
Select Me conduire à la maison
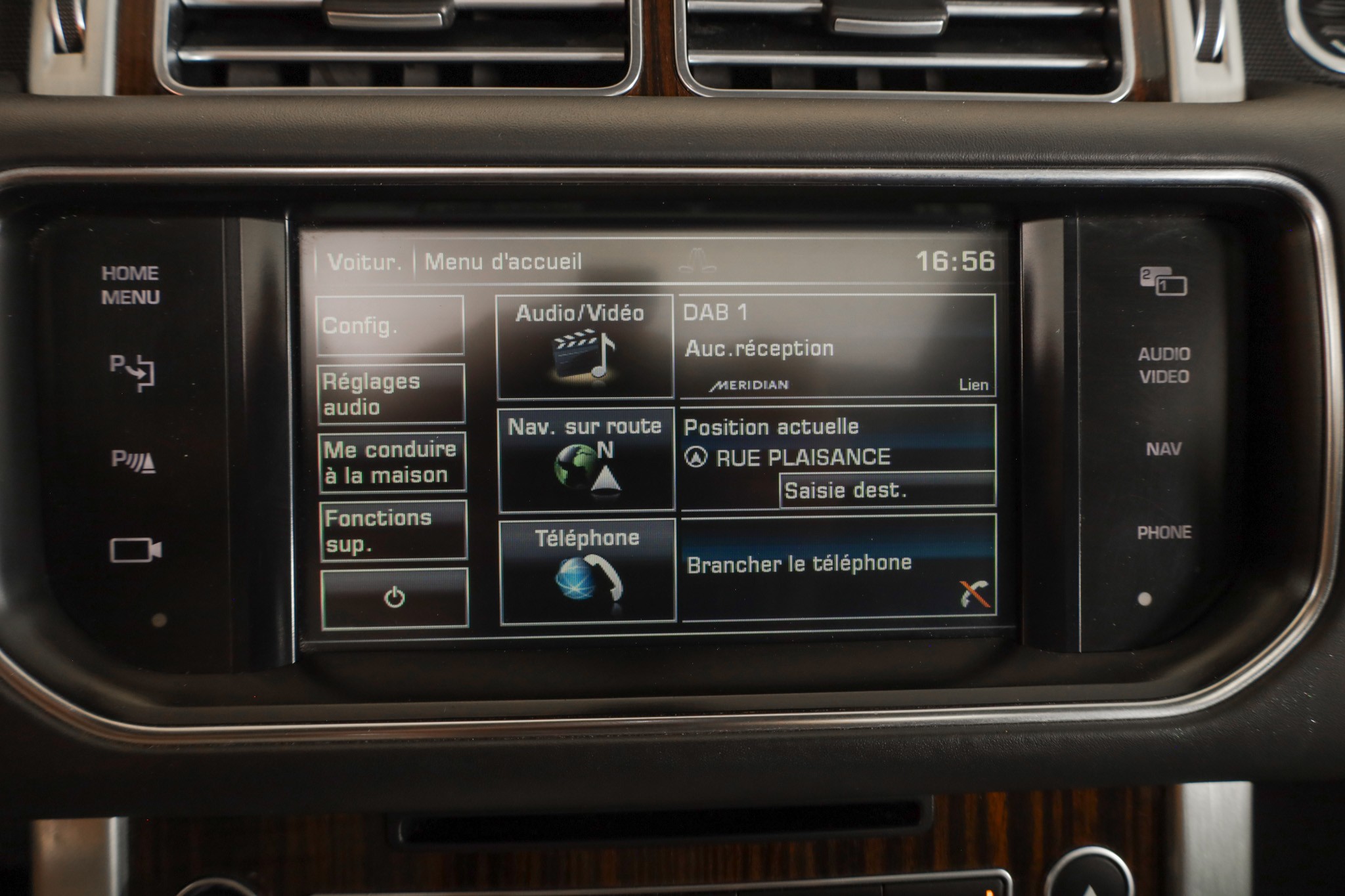[392, 462]
